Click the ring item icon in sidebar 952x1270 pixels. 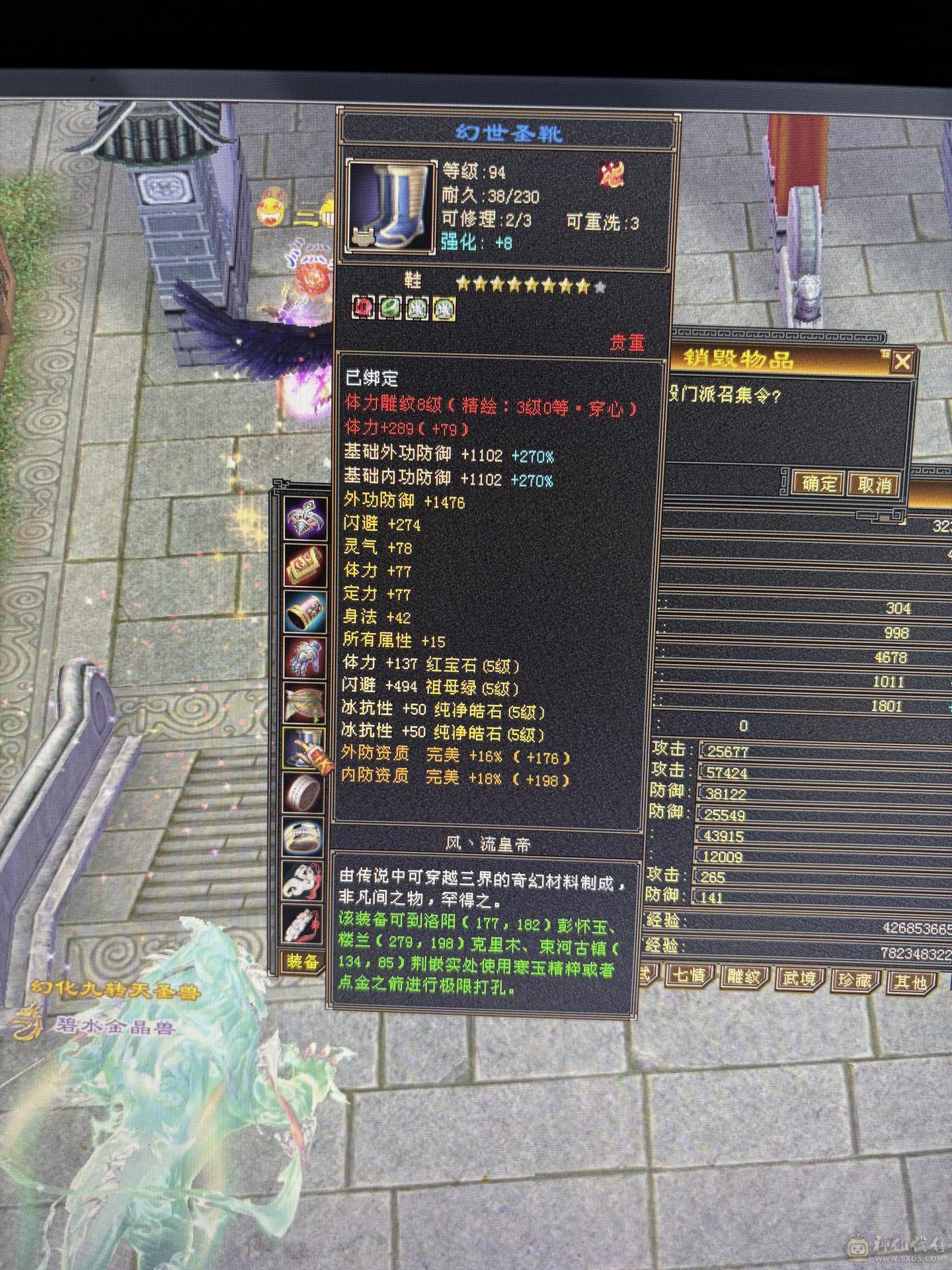click(304, 791)
